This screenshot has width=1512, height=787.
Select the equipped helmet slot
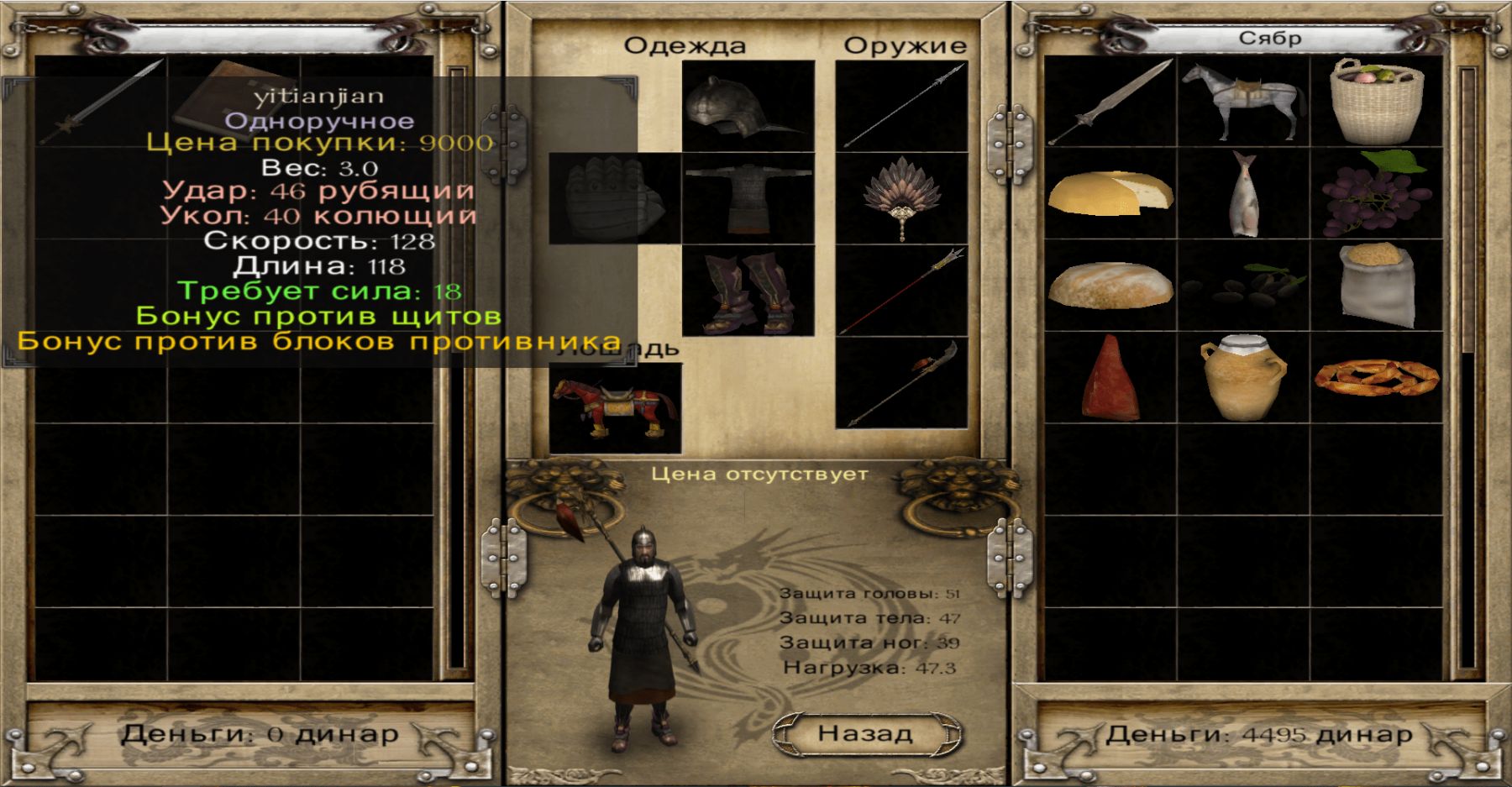748,107
